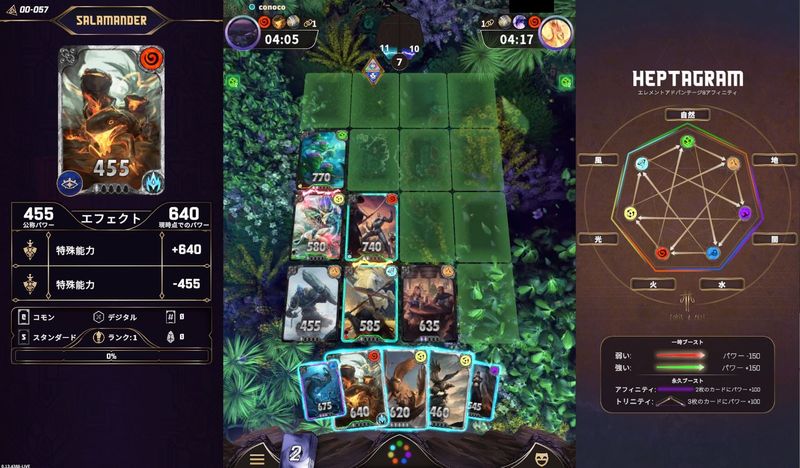Pick the 620-power griffin card in hand

point(402,388)
